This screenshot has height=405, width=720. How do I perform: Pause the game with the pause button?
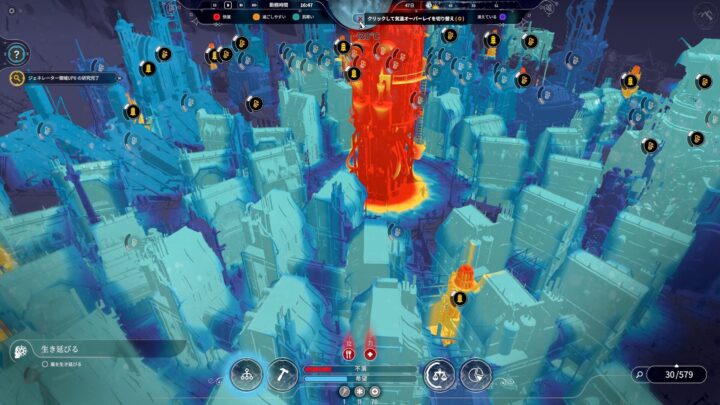pos(215,5)
